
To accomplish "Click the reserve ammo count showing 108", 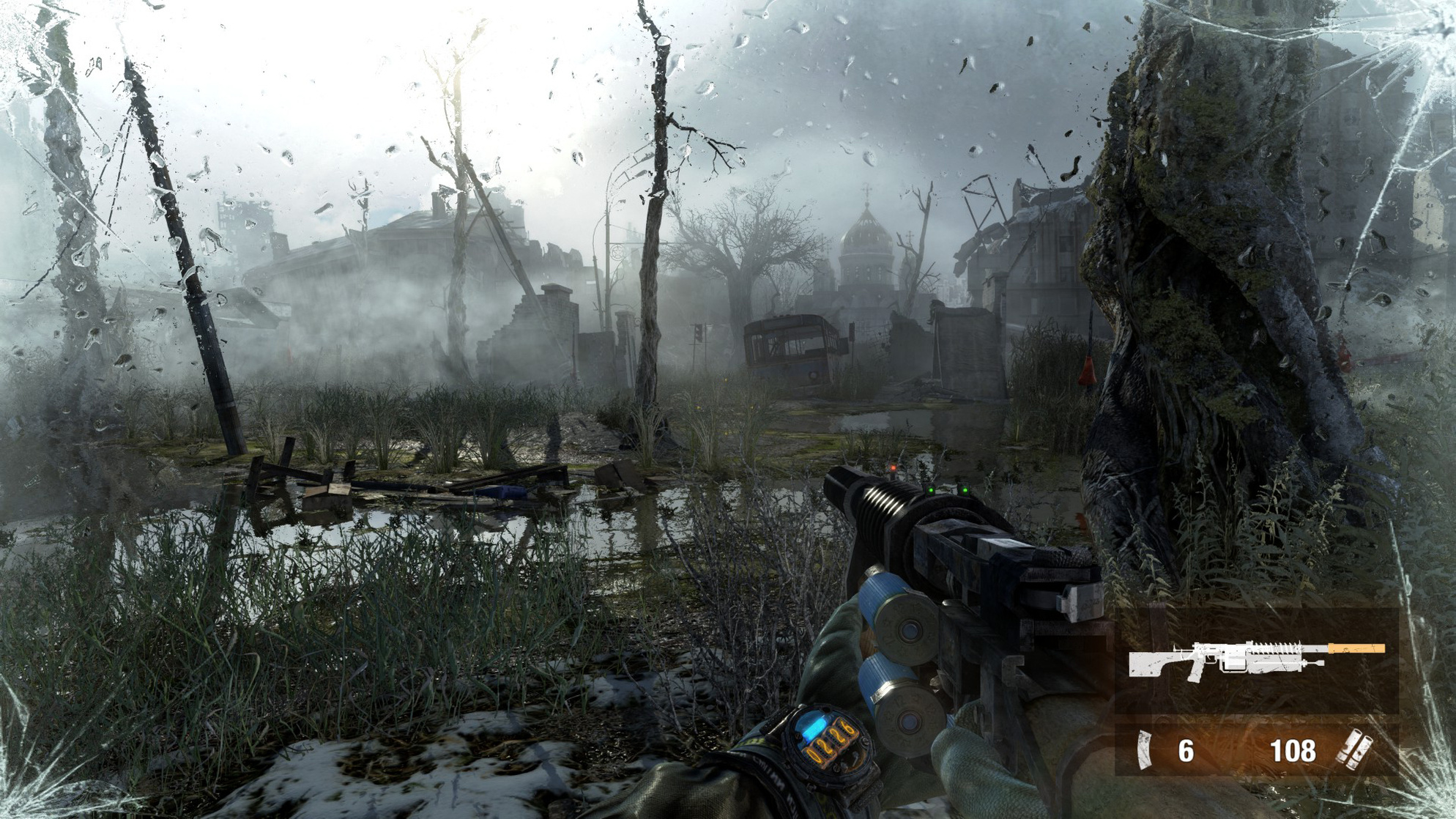I will point(1293,750).
